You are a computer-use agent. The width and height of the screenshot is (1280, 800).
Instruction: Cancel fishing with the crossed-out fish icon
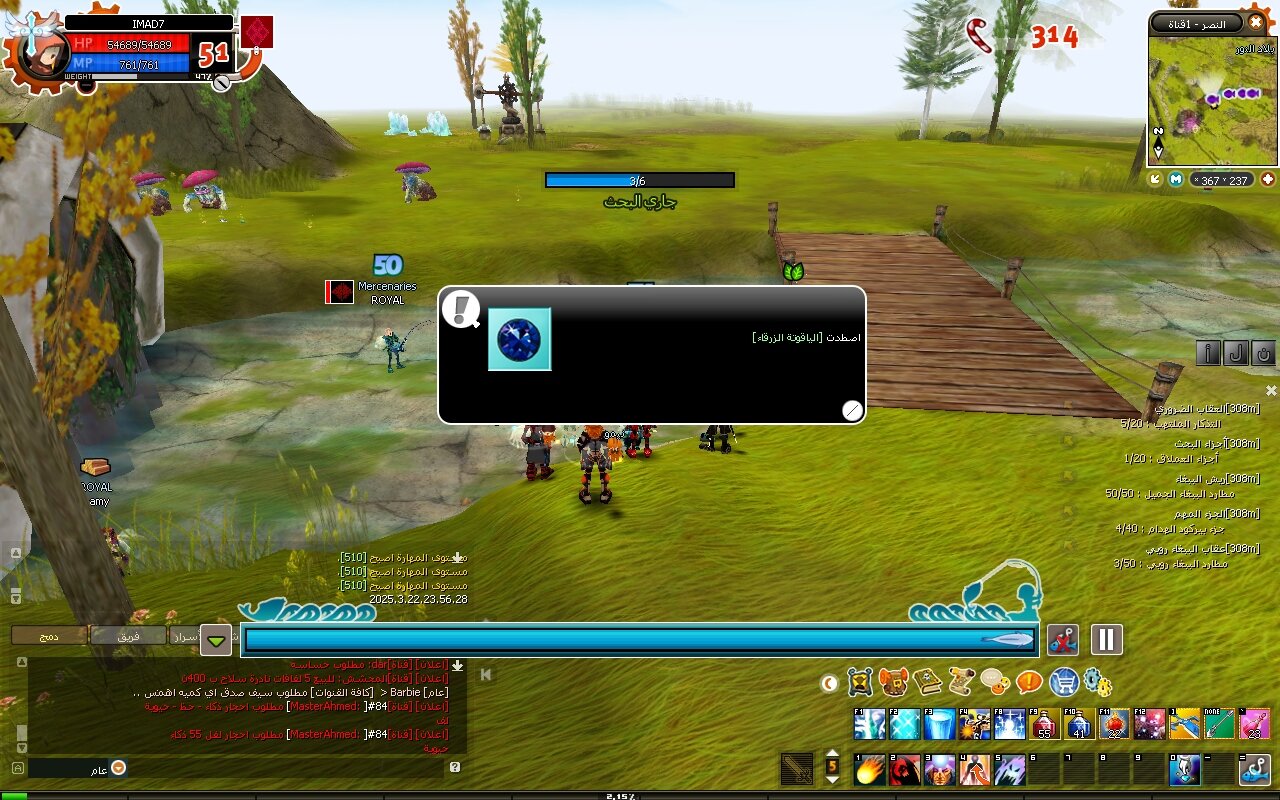pos(1063,639)
